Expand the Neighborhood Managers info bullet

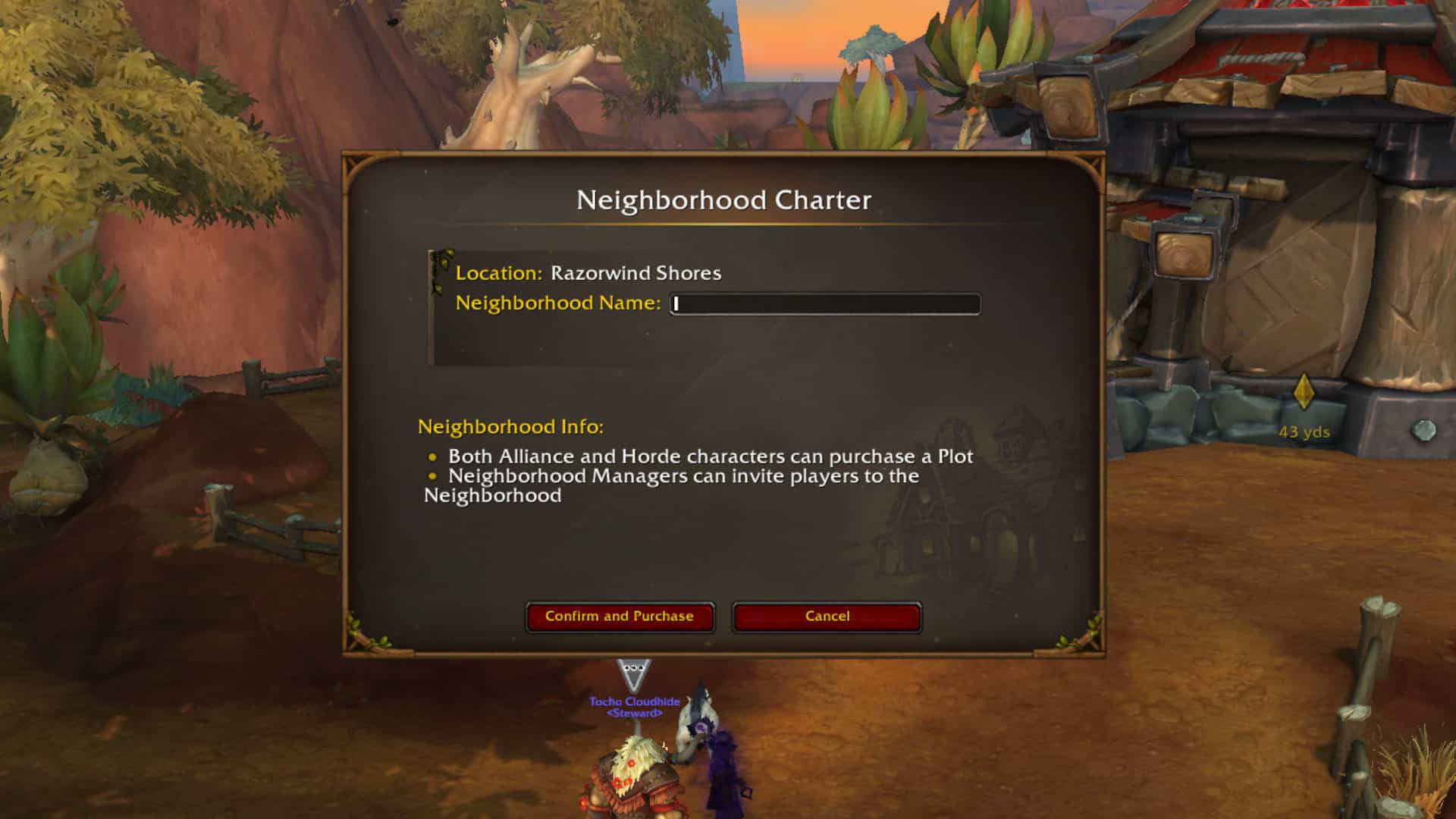coord(682,476)
